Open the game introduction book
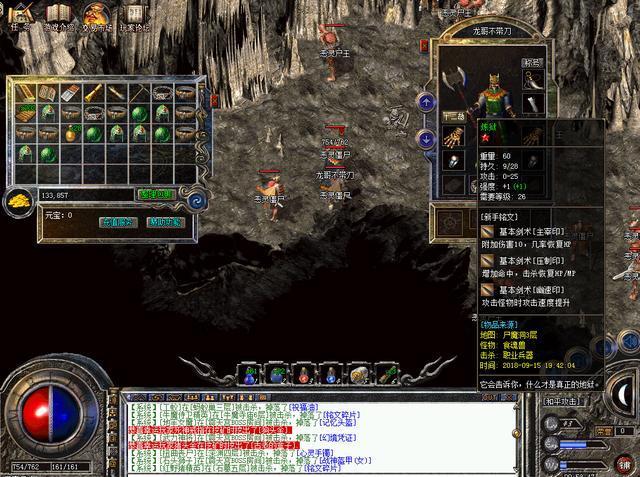 click(60, 15)
